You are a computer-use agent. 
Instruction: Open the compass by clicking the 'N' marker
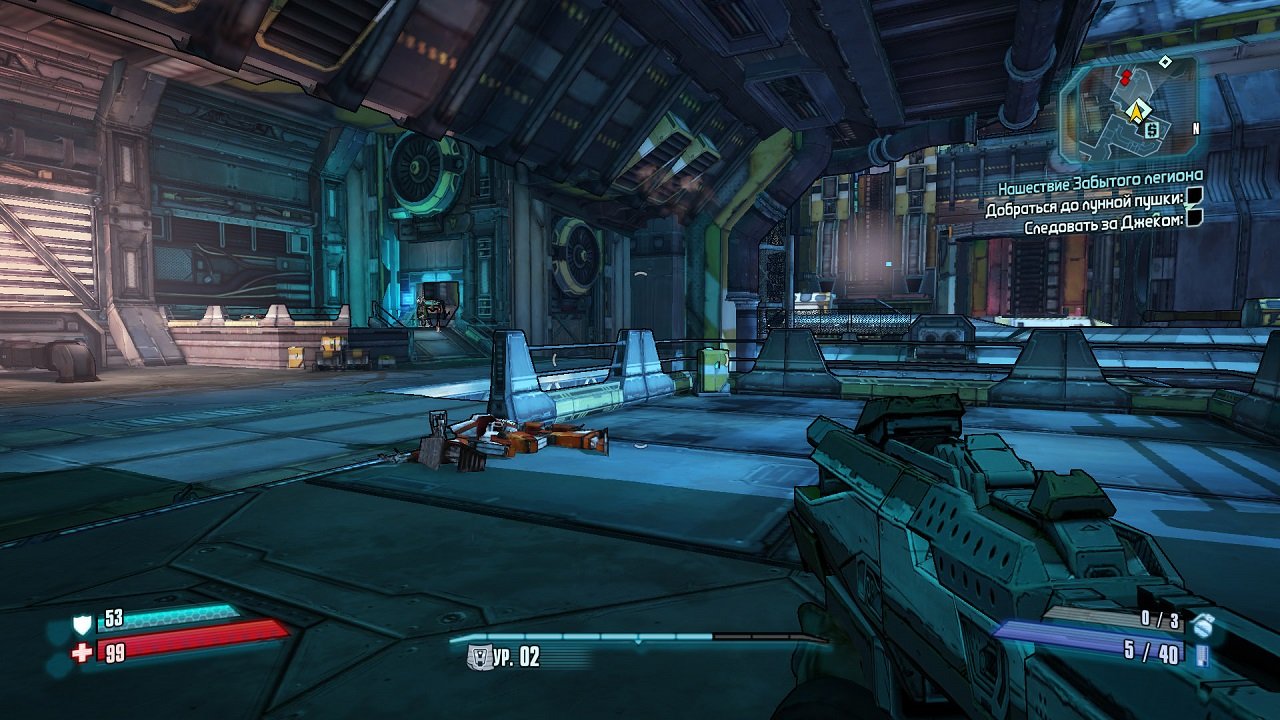click(x=1196, y=128)
